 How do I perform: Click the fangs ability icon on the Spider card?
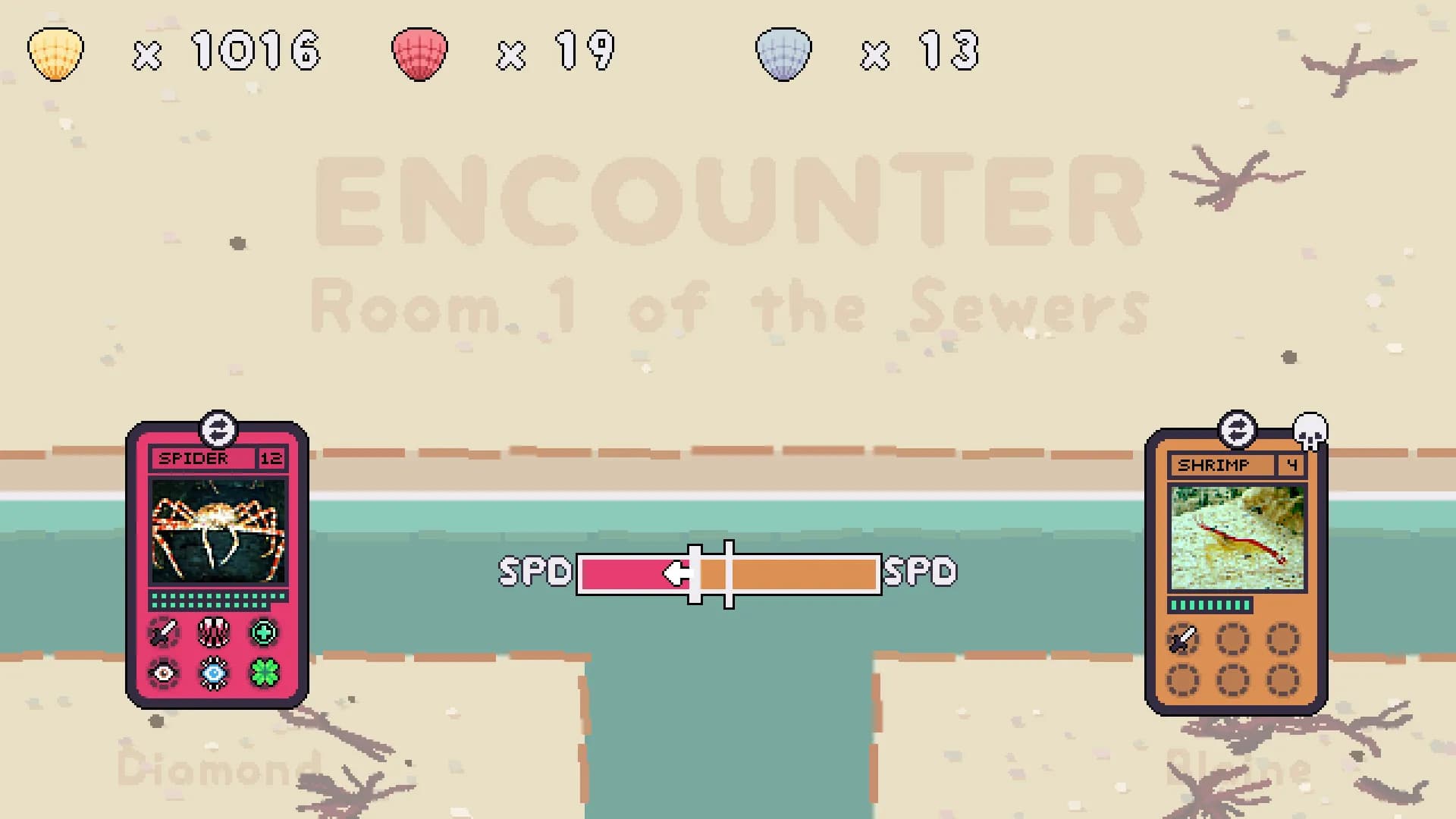tap(215, 633)
